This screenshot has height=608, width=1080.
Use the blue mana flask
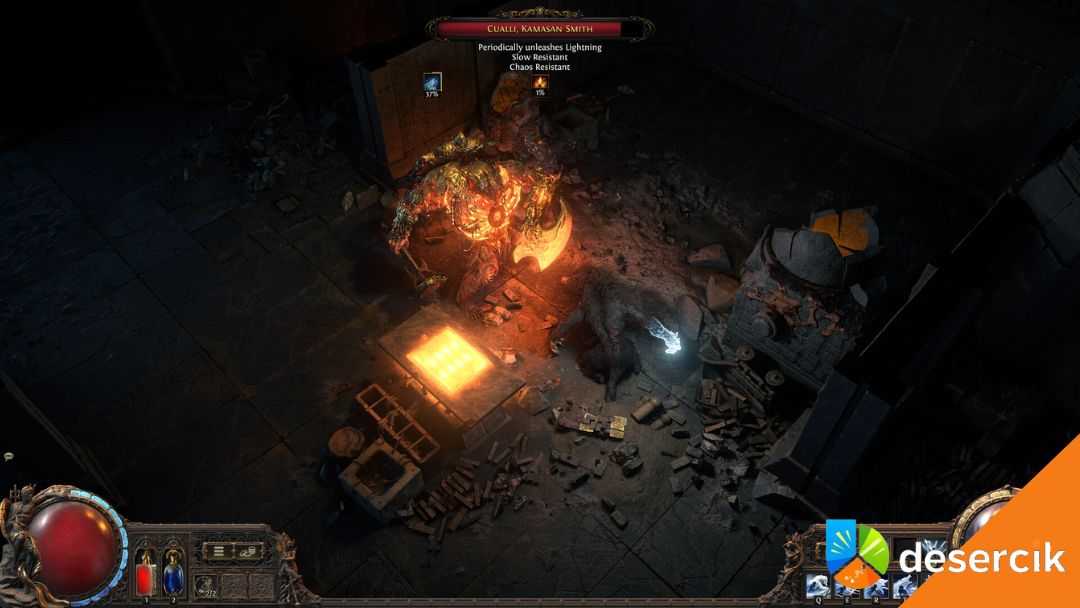click(x=173, y=576)
